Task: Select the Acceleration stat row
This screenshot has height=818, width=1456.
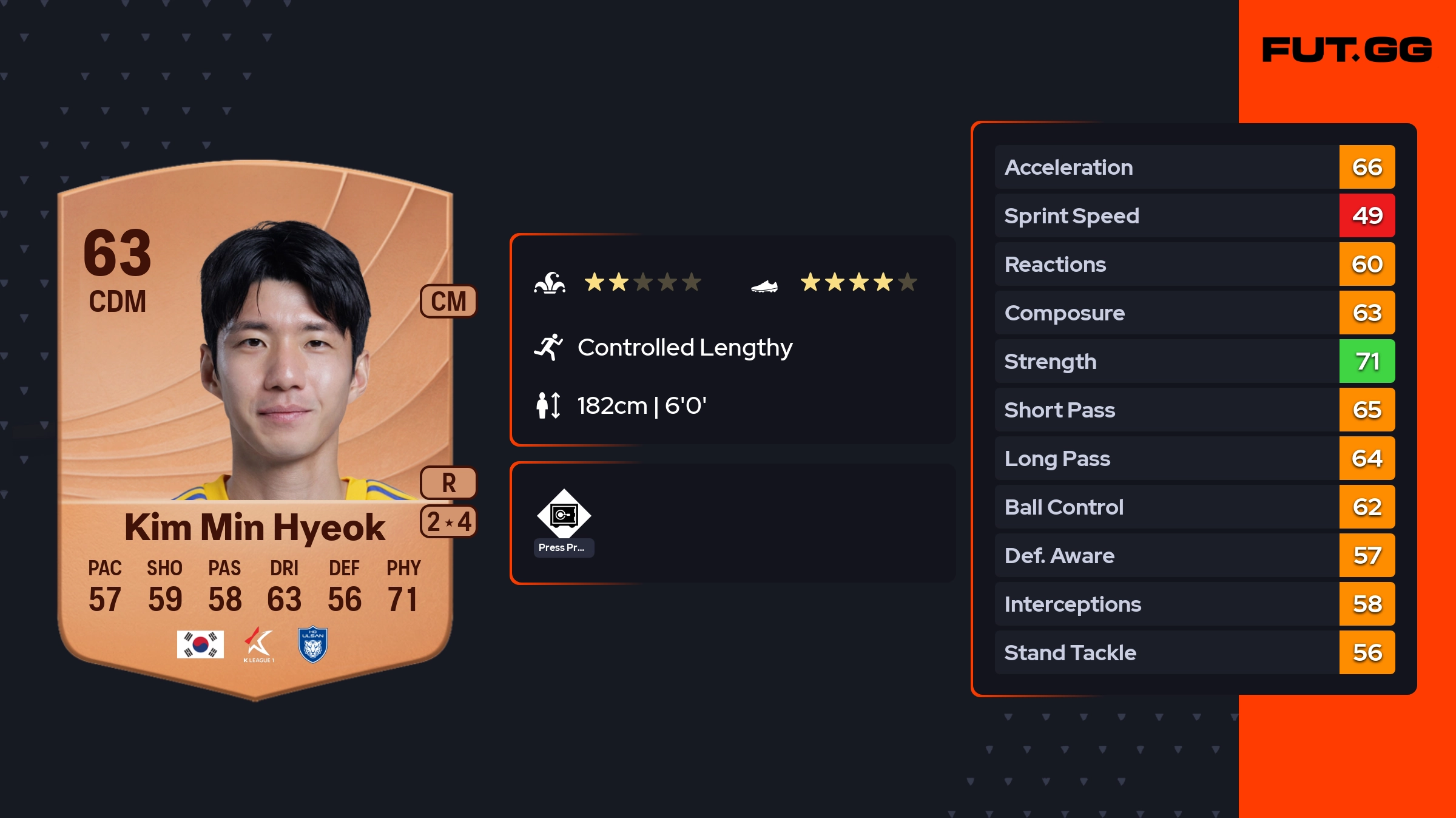Action: click(x=1194, y=167)
